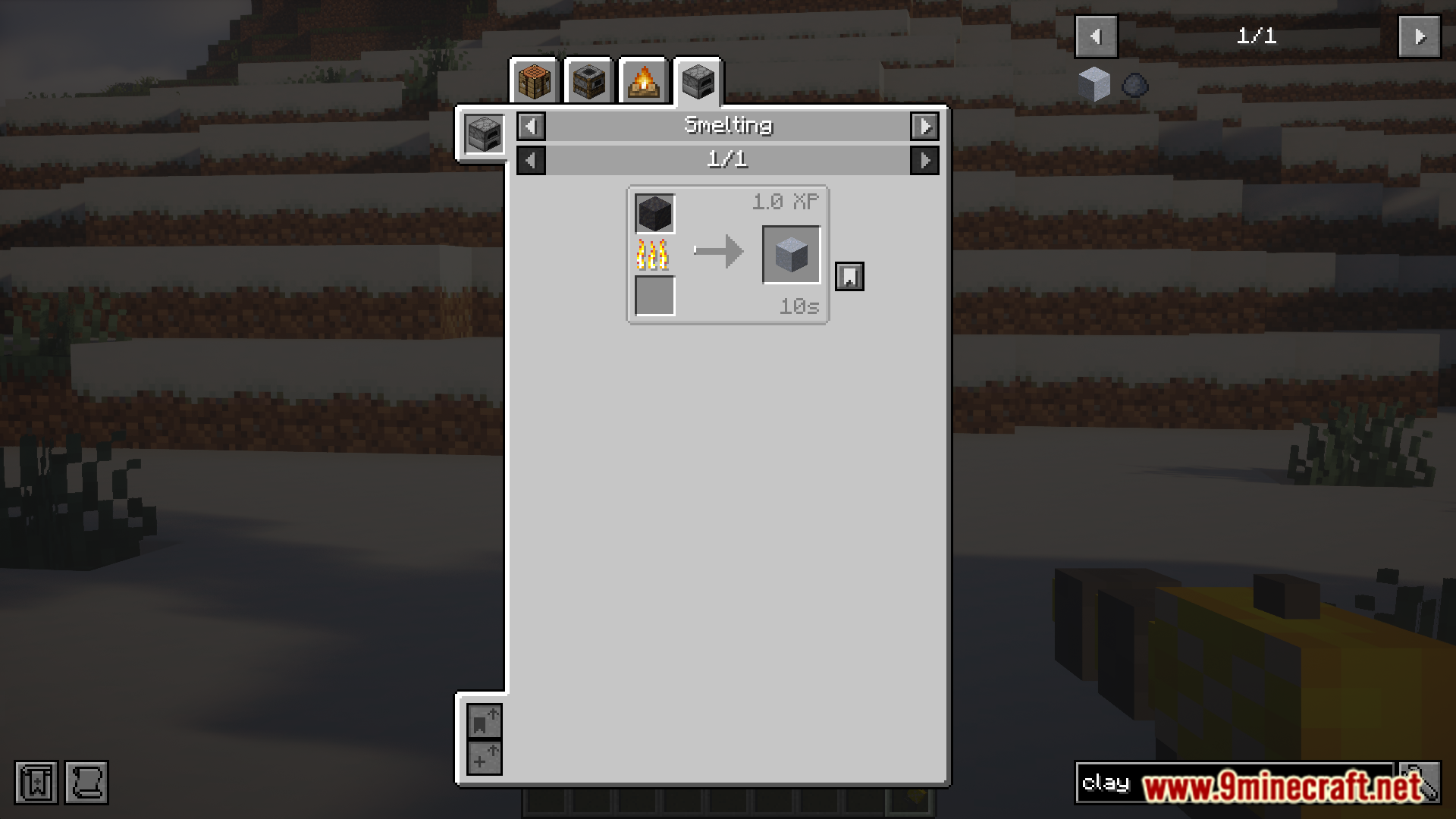Go to previous category left of Smelting
Viewport: 1456px width, 819px height.
coord(531,127)
